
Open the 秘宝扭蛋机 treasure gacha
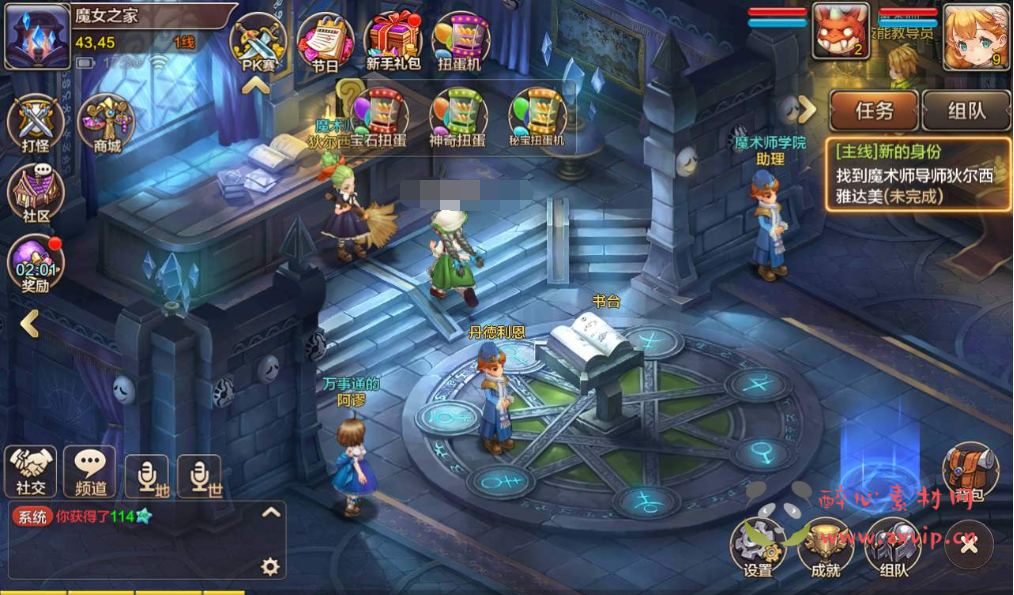coord(537,116)
